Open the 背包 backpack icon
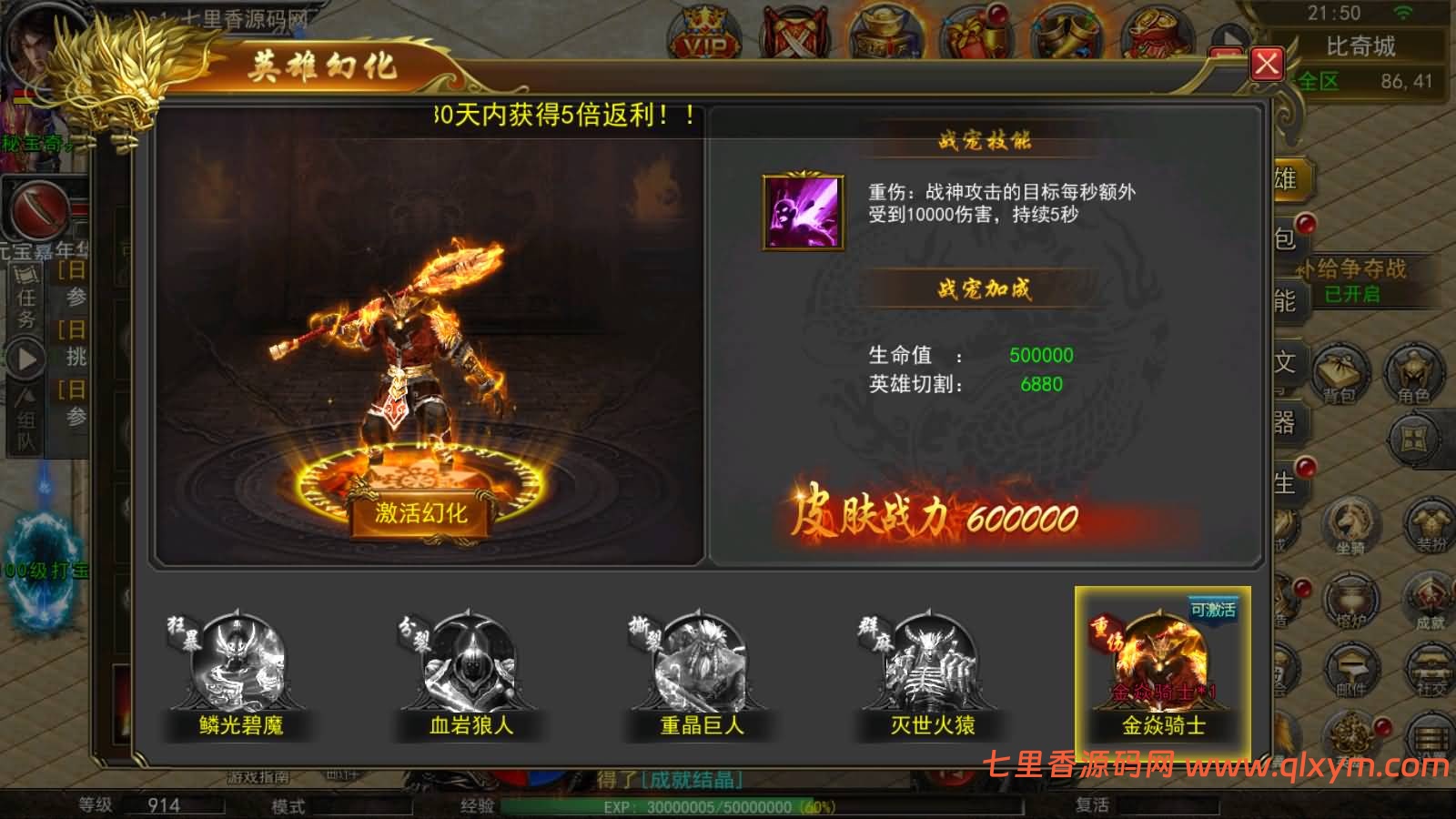Image resolution: width=1456 pixels, height=819 pixels. (x=1340, y=371)
